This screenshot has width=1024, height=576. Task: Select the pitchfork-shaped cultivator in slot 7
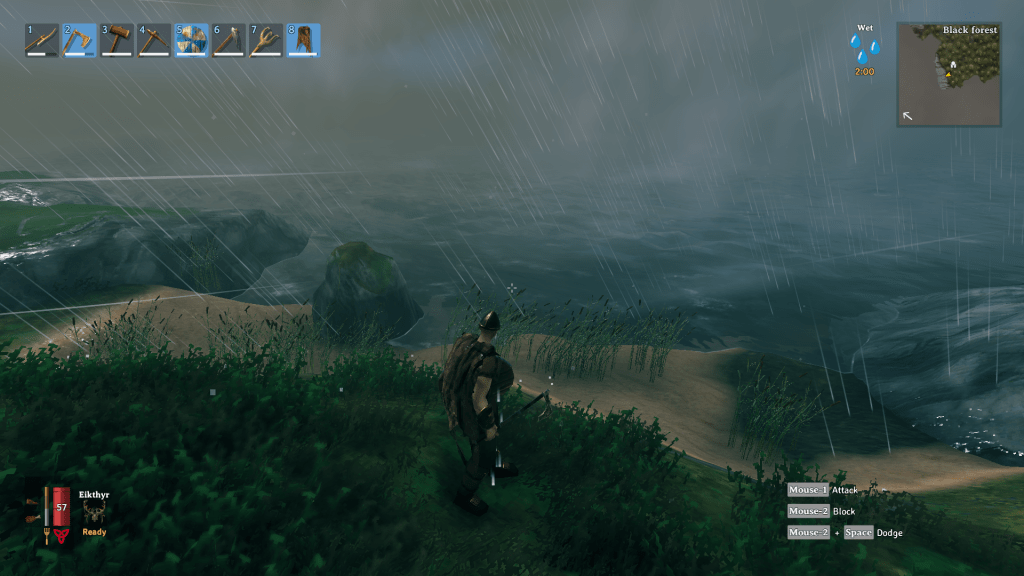(266, 40)
